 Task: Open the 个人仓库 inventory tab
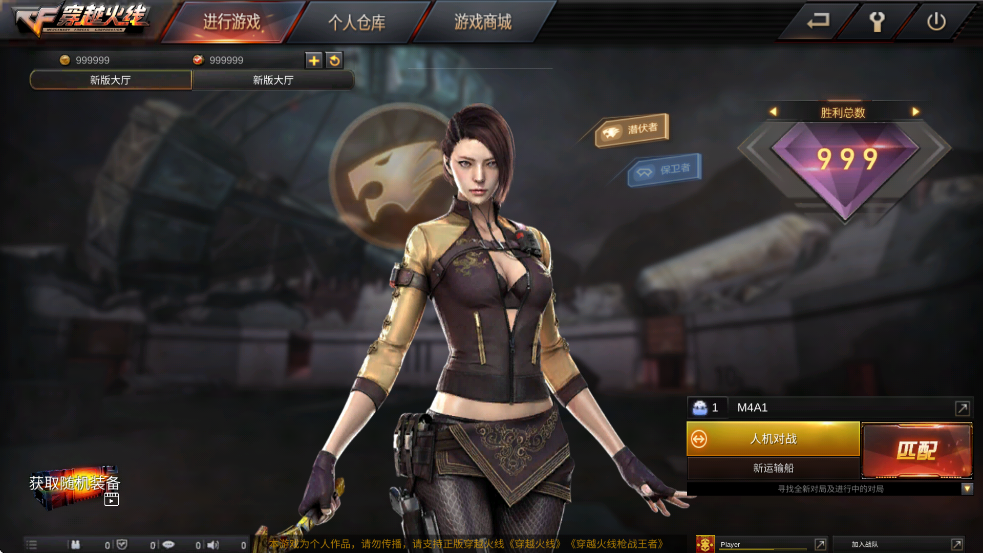[x=356, y=22]
